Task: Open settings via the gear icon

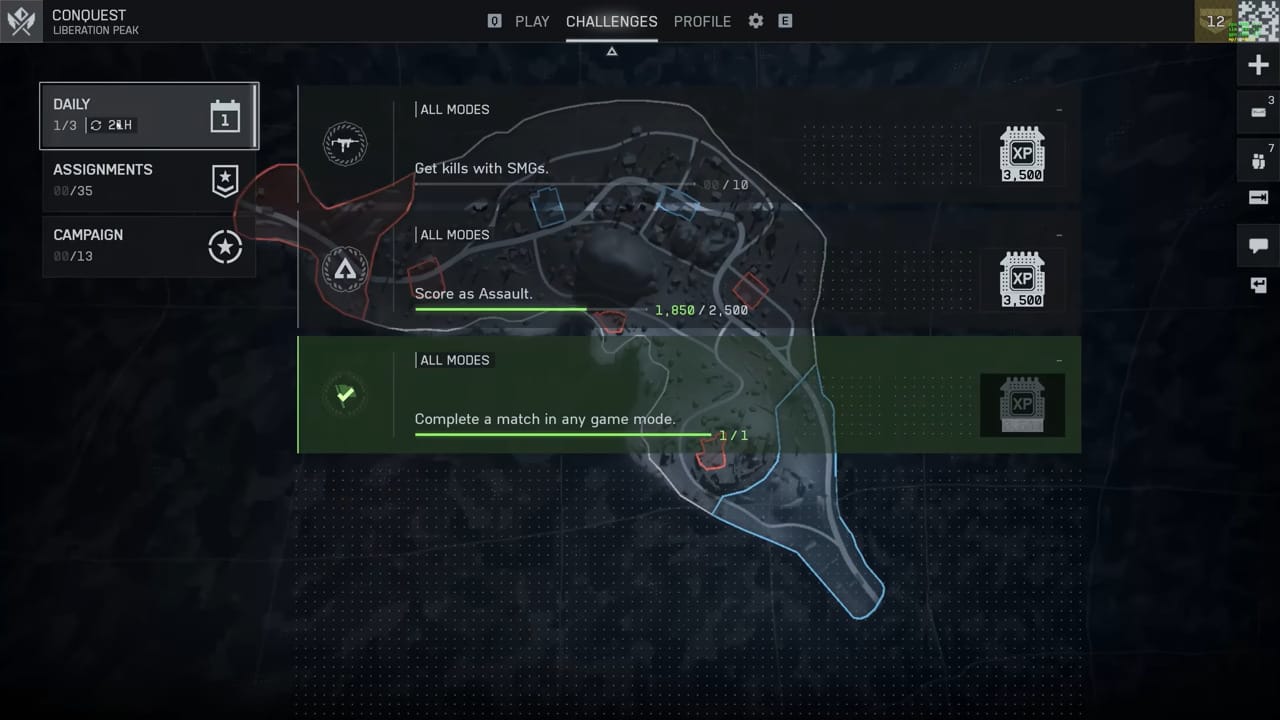Action: pos(756,21)
